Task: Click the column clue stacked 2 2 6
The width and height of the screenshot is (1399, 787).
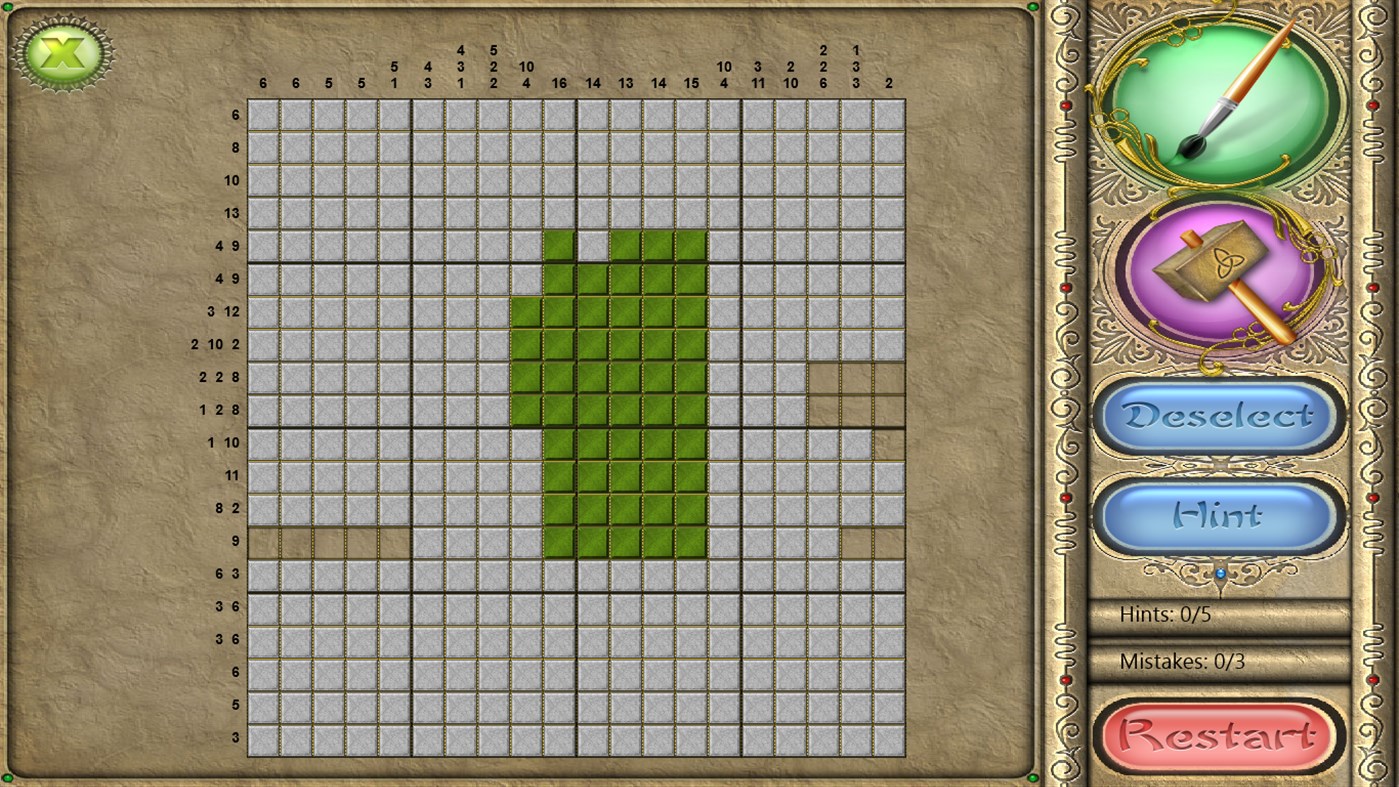Action: [823, 66]
